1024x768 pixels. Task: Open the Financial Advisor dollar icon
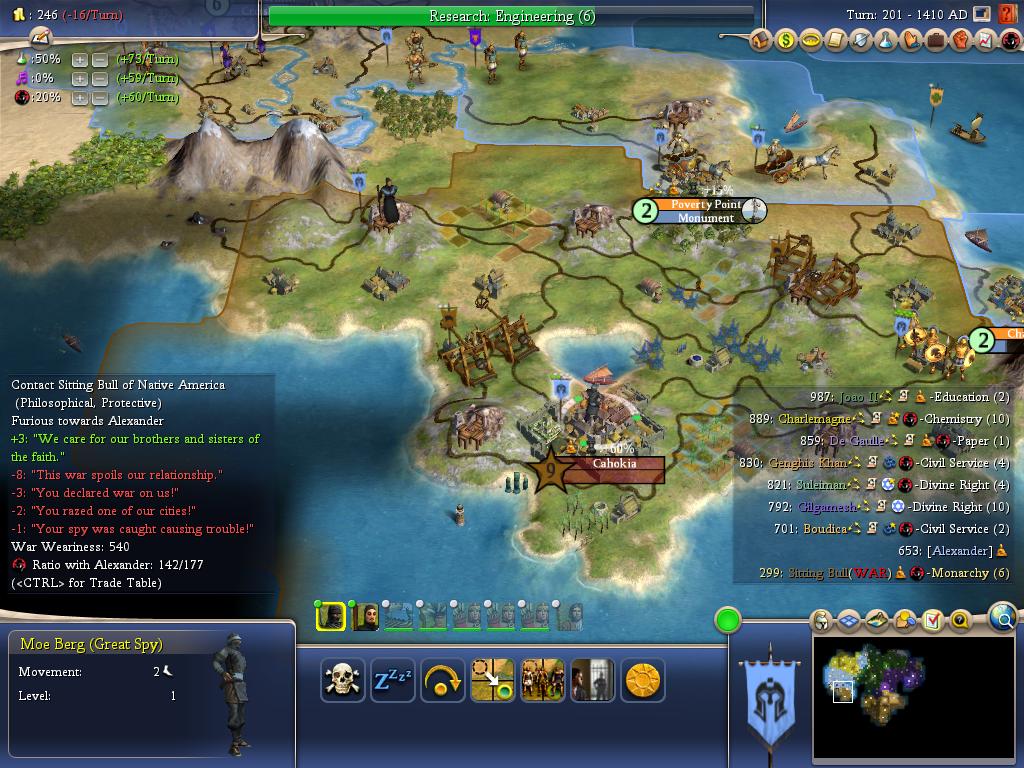[x=786, y=41]
